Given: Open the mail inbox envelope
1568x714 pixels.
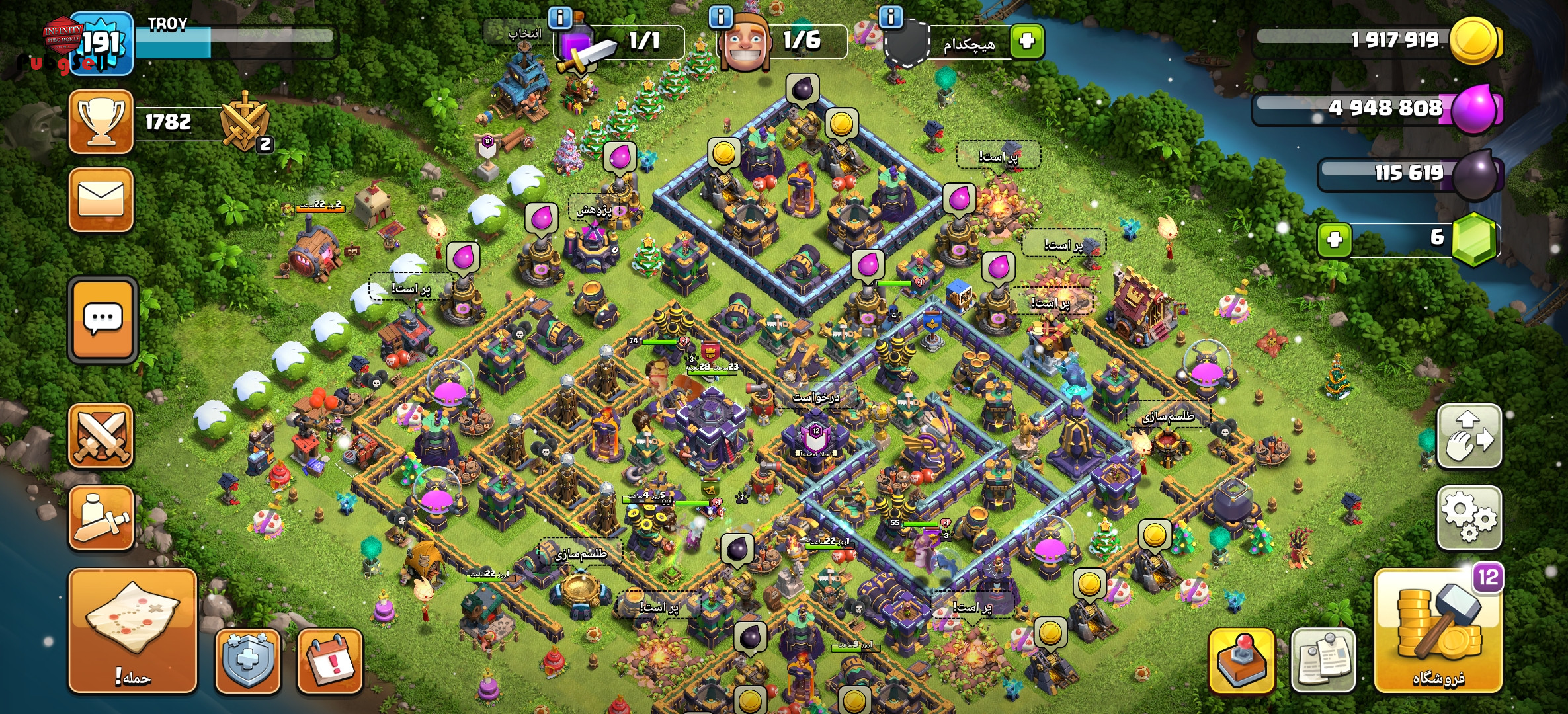Looking at the screenshot, I should [x=101, y=199].
